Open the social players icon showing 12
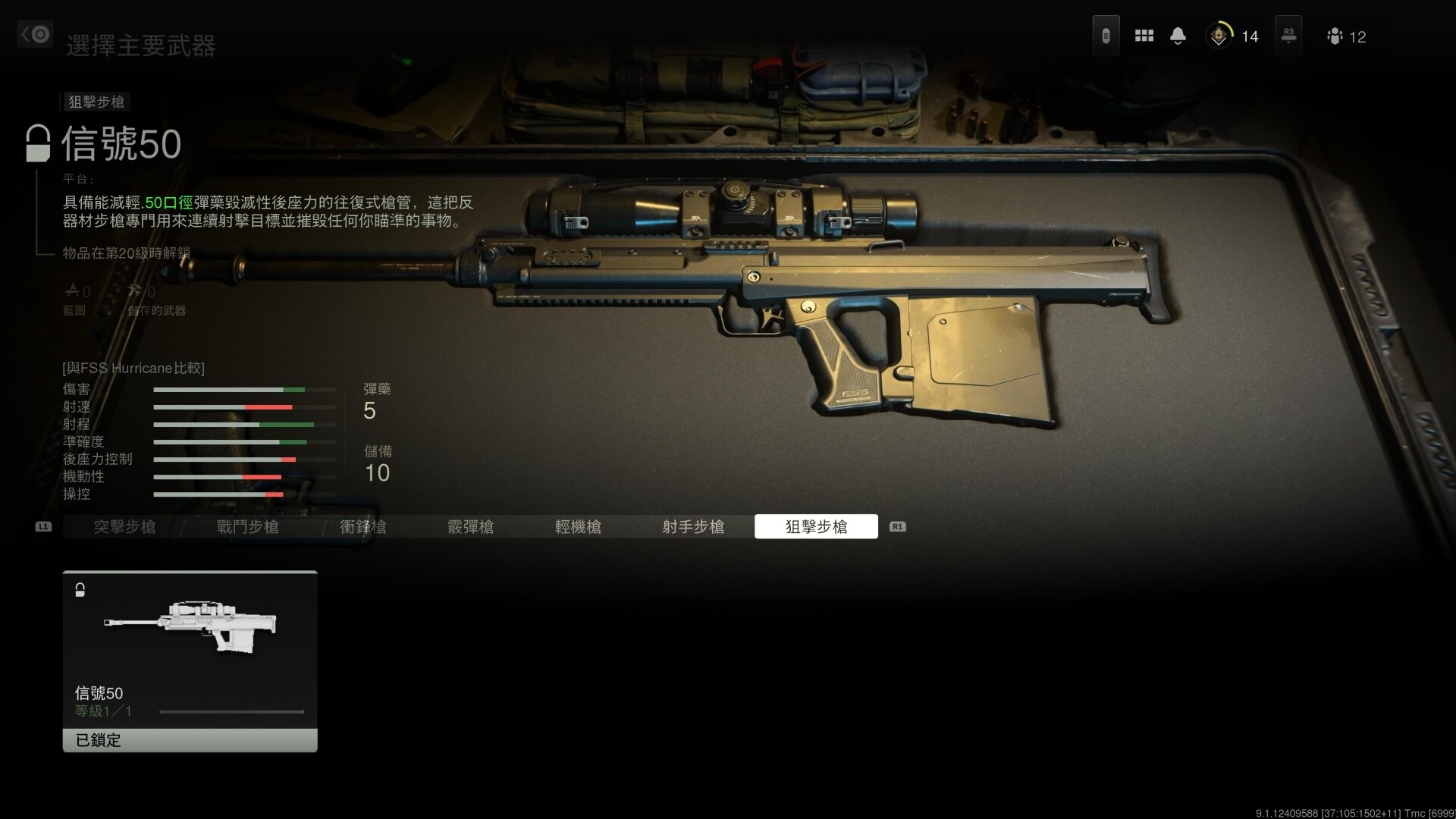The height and width of the screenshot is (819, 1456). (x=1335, y=36)
